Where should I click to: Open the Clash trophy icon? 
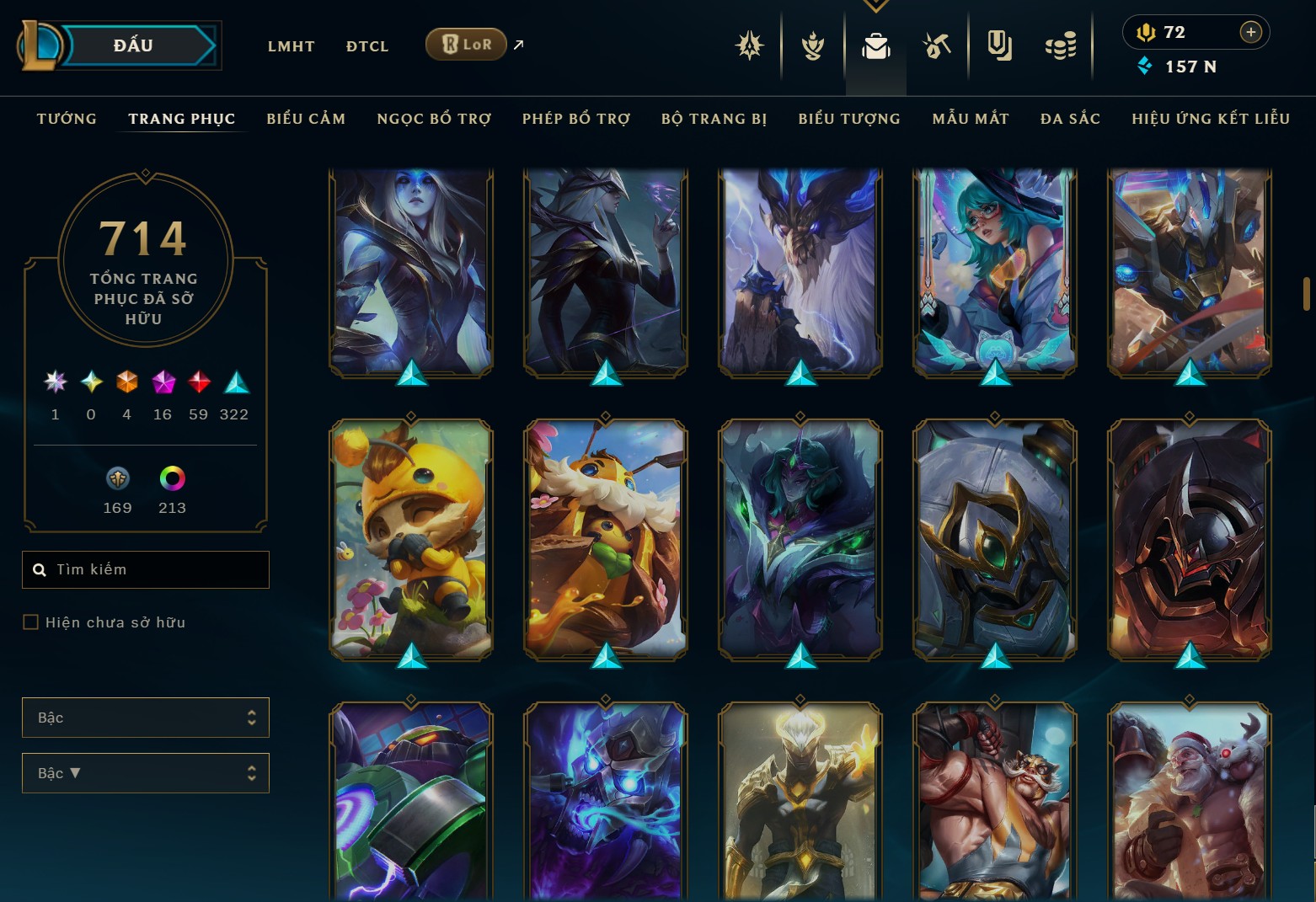click(812, 46)
